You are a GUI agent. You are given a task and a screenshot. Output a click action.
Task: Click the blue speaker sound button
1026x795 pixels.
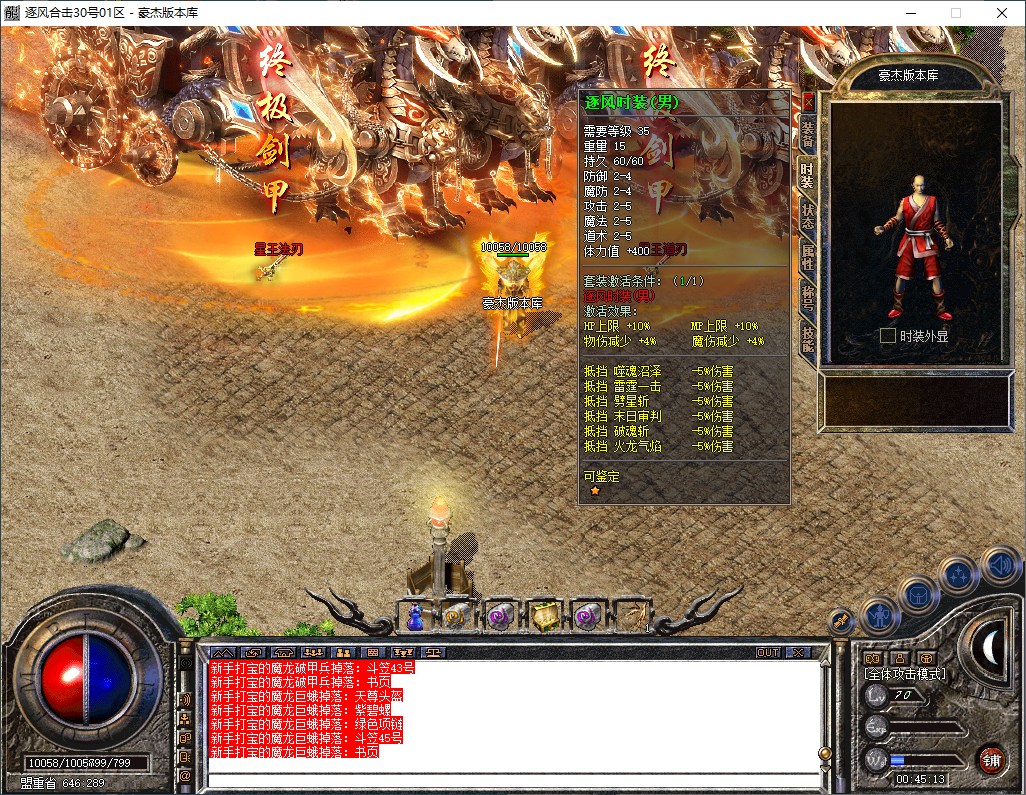[x=999, y=565]
